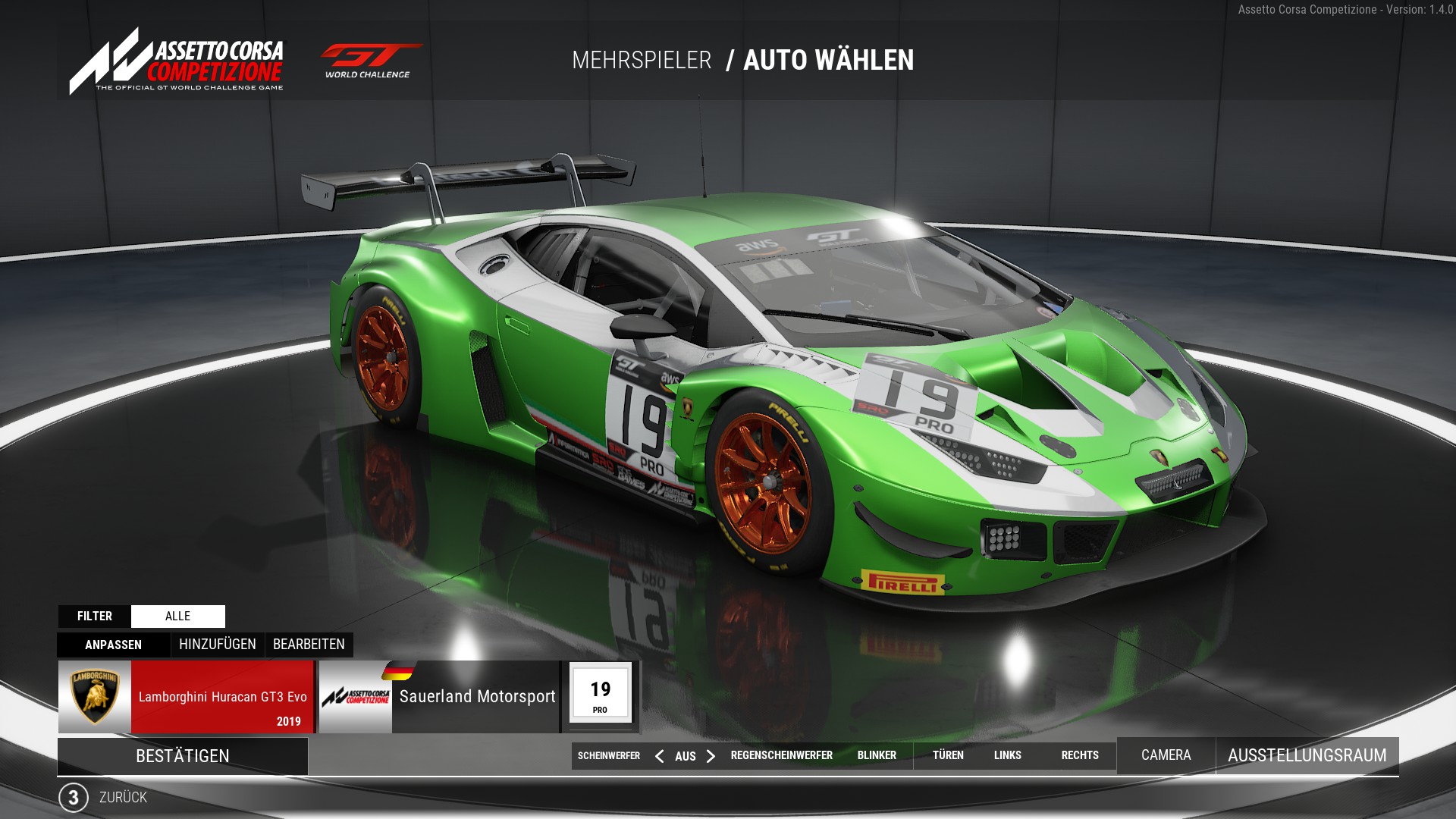Screen dimensions: 1456x819
Task: Switch to the Anpassen tab
Action: (x=113, y=645)
